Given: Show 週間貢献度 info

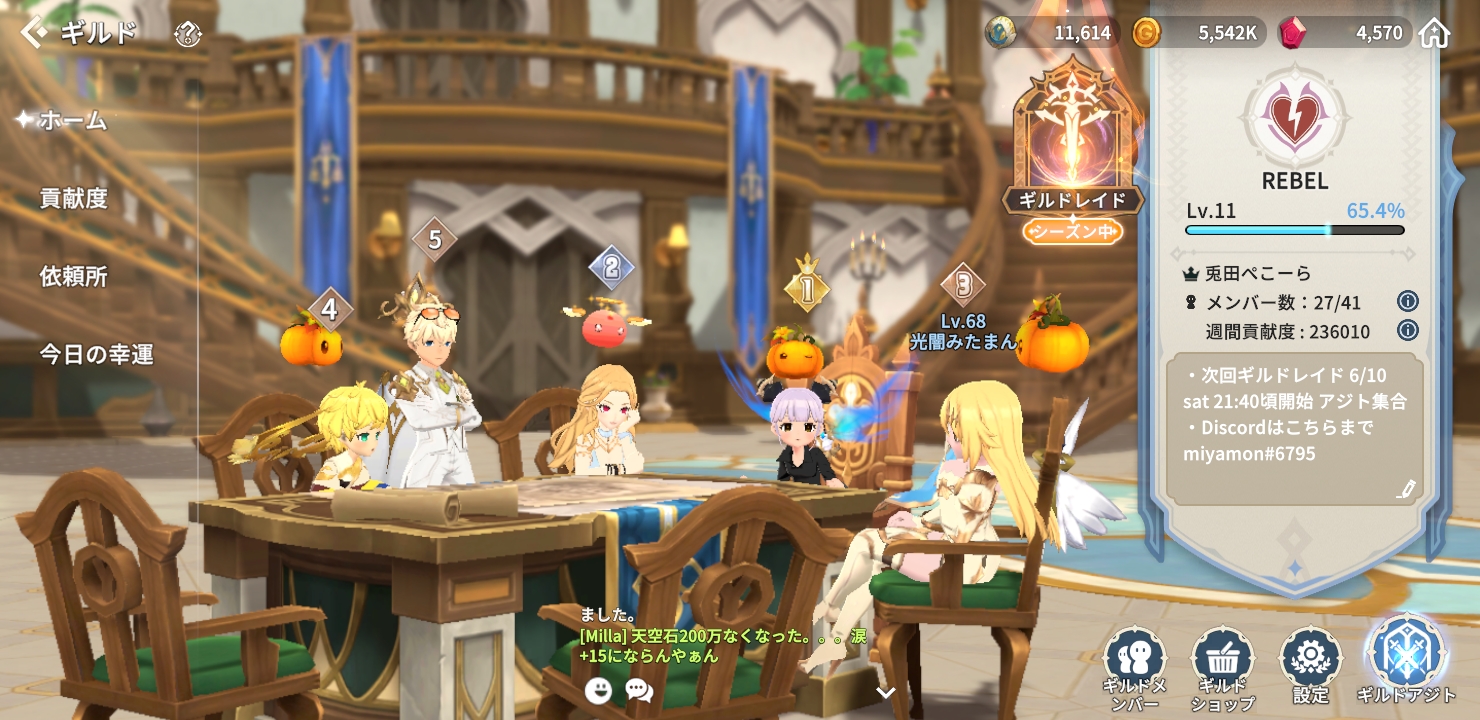Looking at the screenshot, I should [x=1407, y=330].
